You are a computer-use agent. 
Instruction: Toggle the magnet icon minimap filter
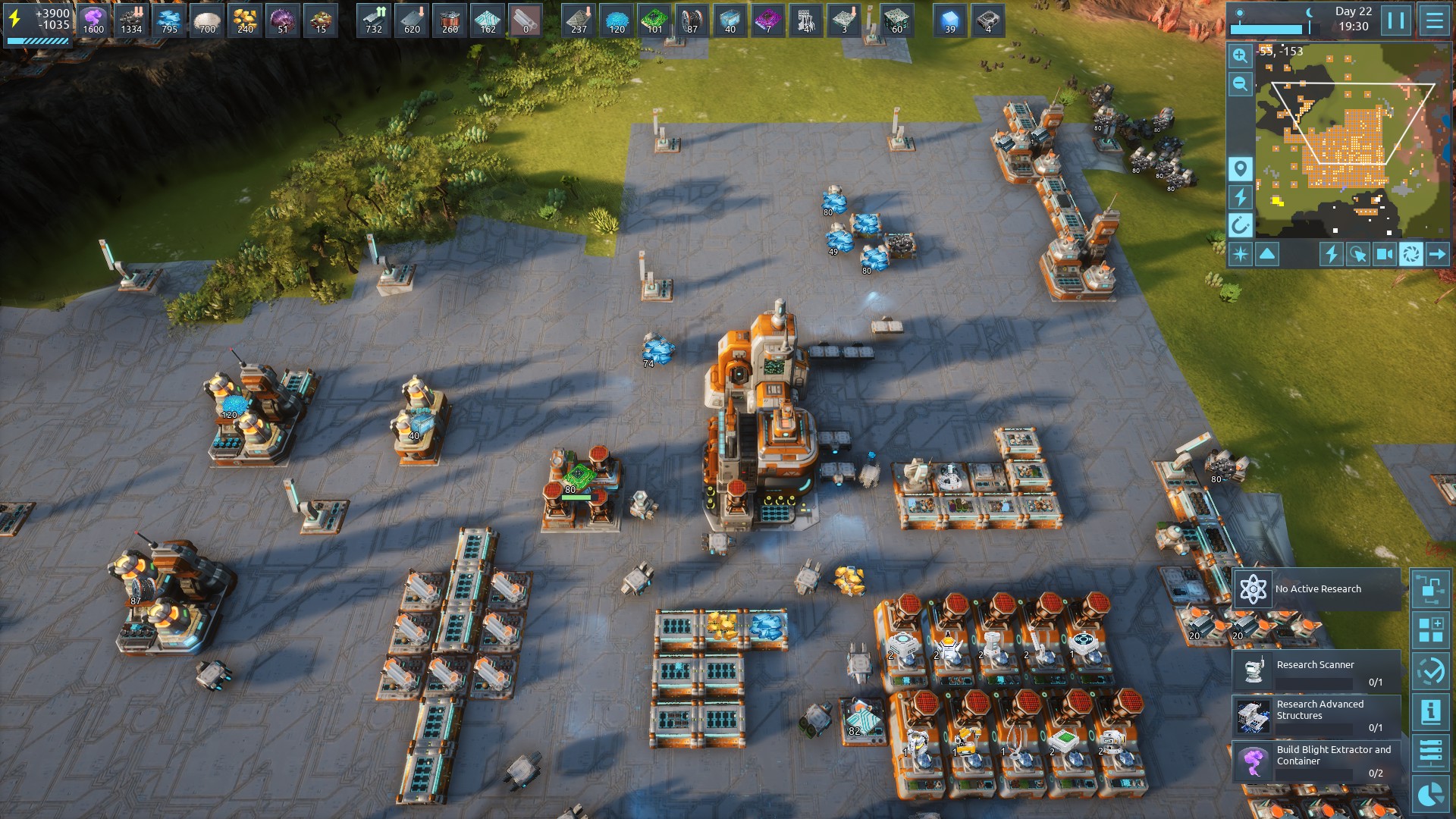coord(1241,225)
